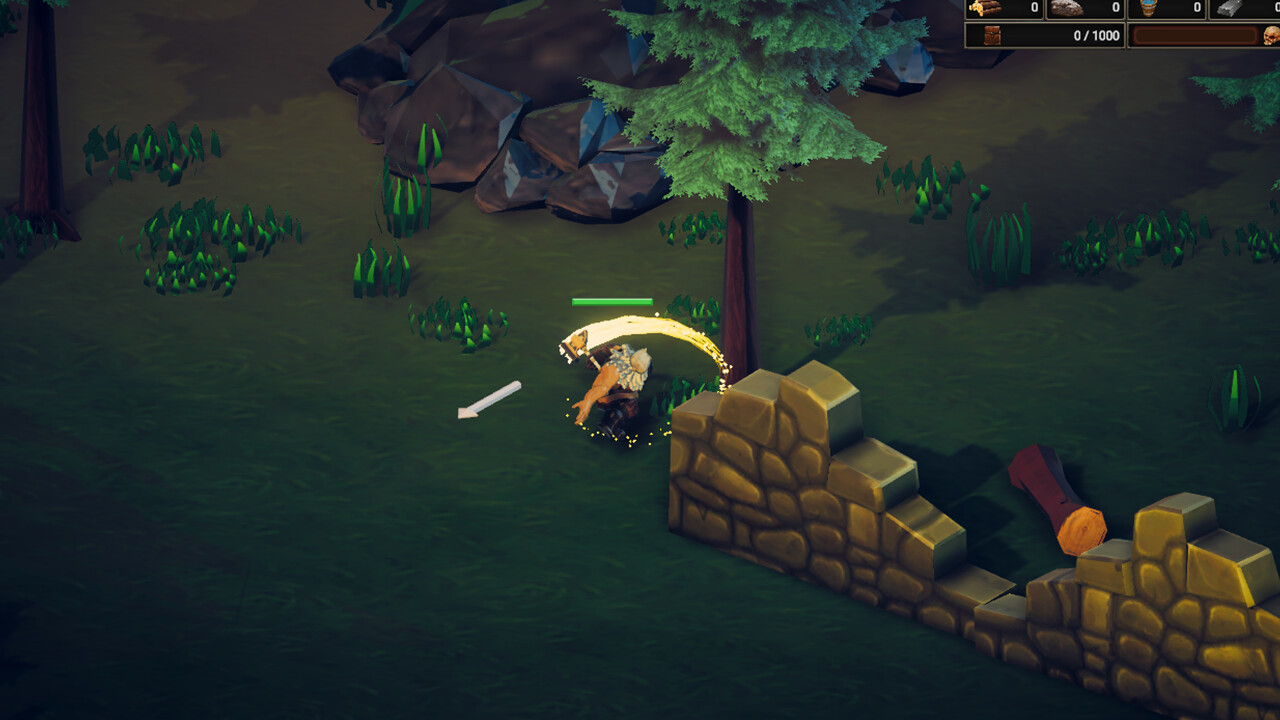
Task: Select the stone resource counter icon
Action: (1066, 8)
